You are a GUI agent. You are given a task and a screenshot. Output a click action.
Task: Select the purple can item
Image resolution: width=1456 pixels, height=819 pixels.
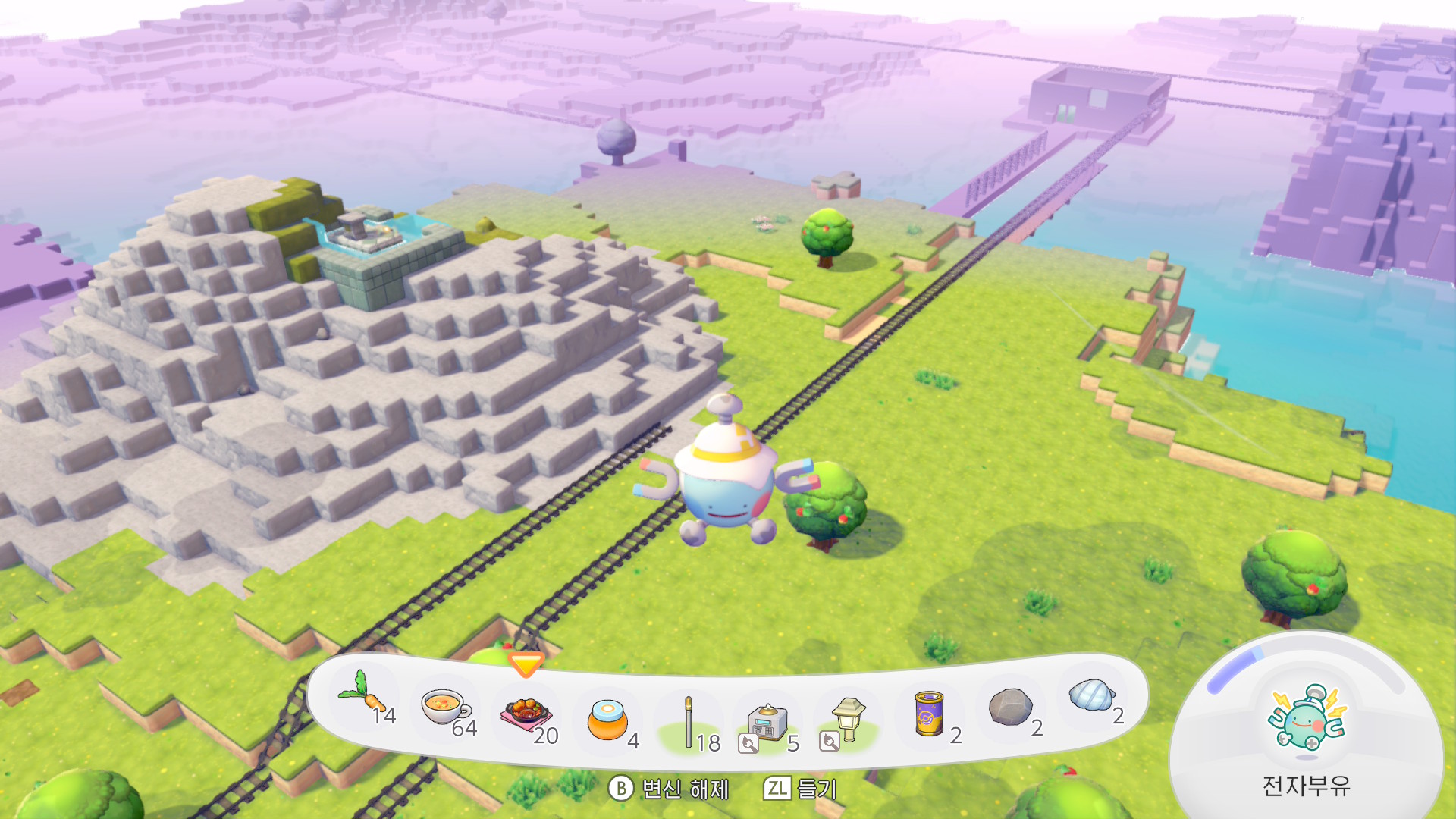point(929,714)
